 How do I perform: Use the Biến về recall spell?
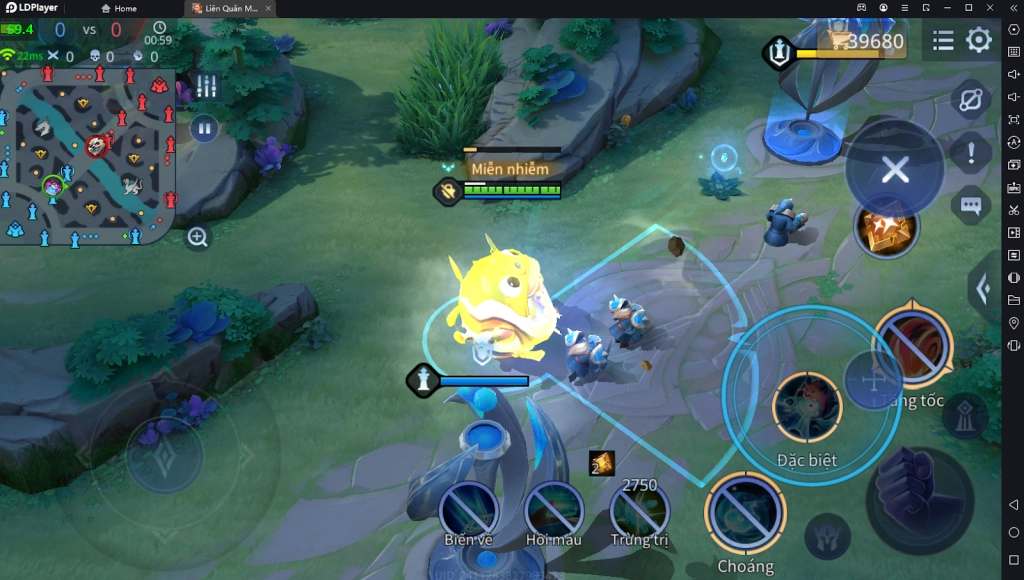click(x=469, y=509)
